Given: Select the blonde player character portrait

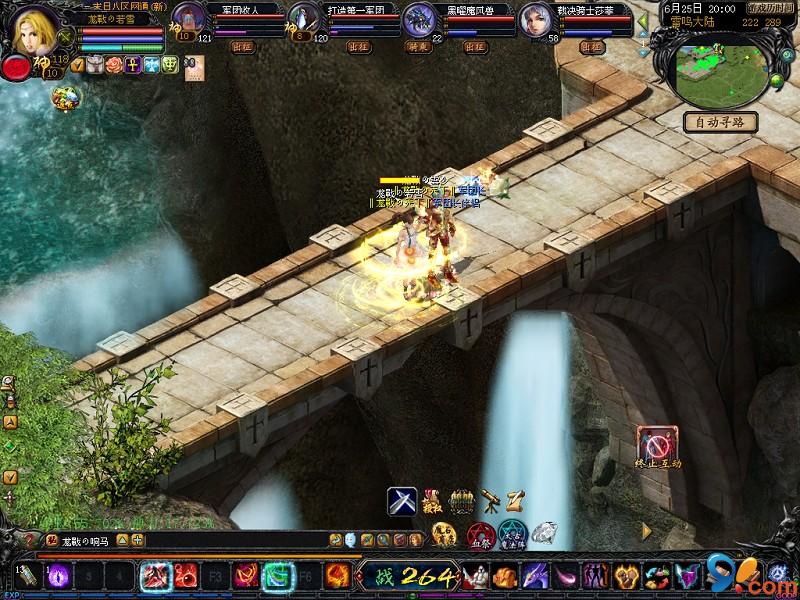Looking at the screenshot, I should pos(38,30).
